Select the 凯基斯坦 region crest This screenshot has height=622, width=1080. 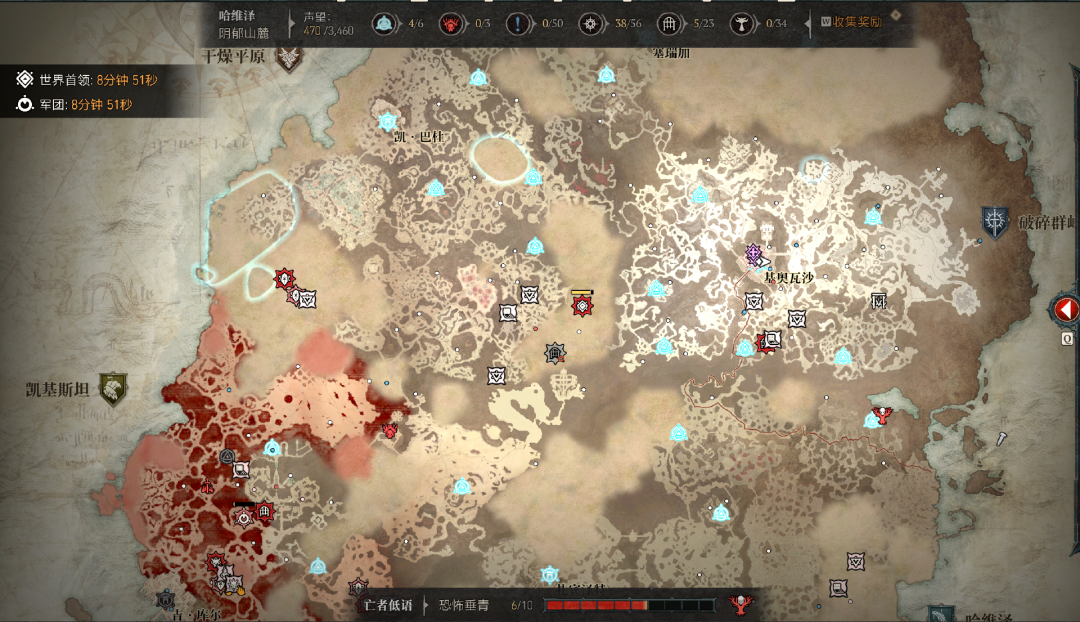[112, 389]
